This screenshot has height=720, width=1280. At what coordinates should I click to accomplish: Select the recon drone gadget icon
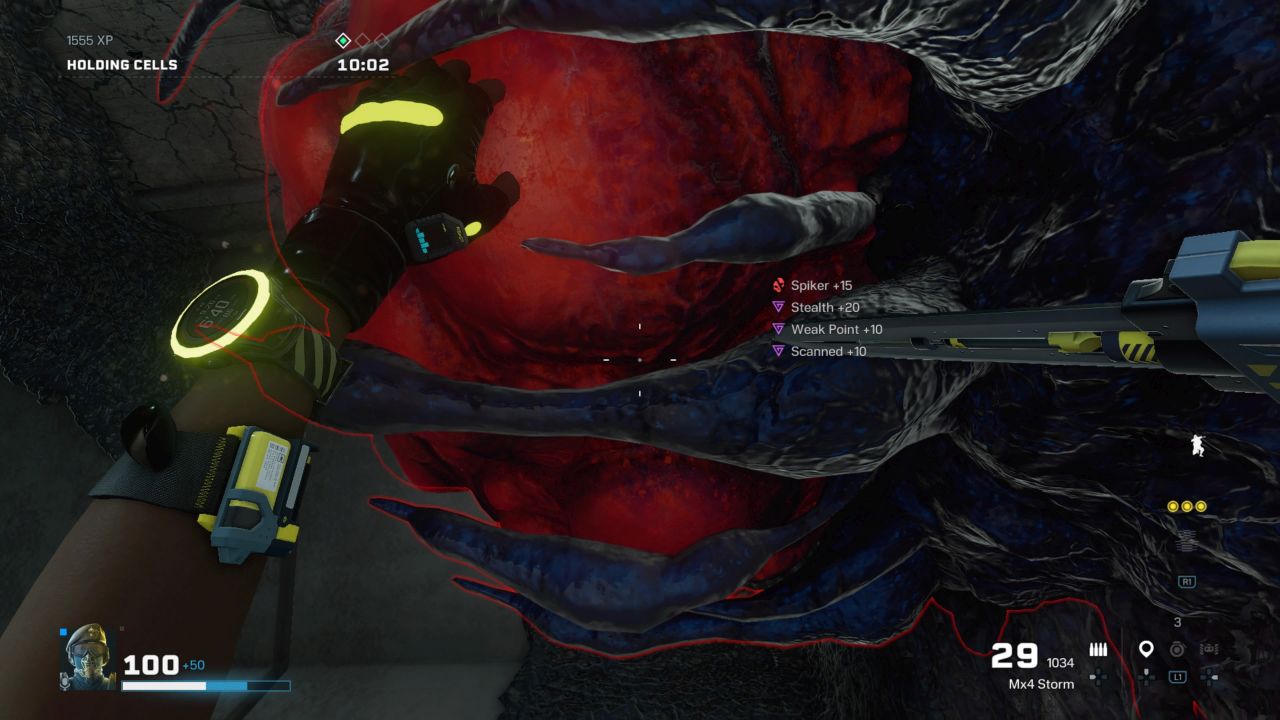point(1209,649)
